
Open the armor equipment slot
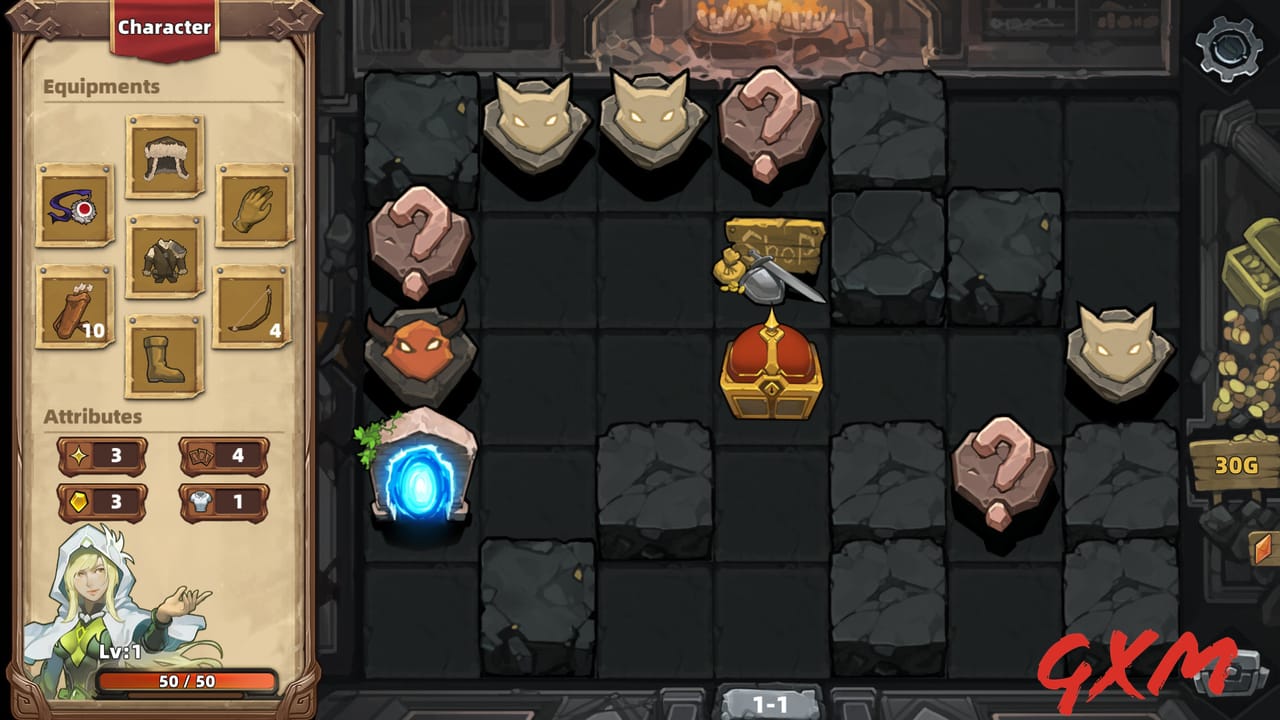coord(163,256)
